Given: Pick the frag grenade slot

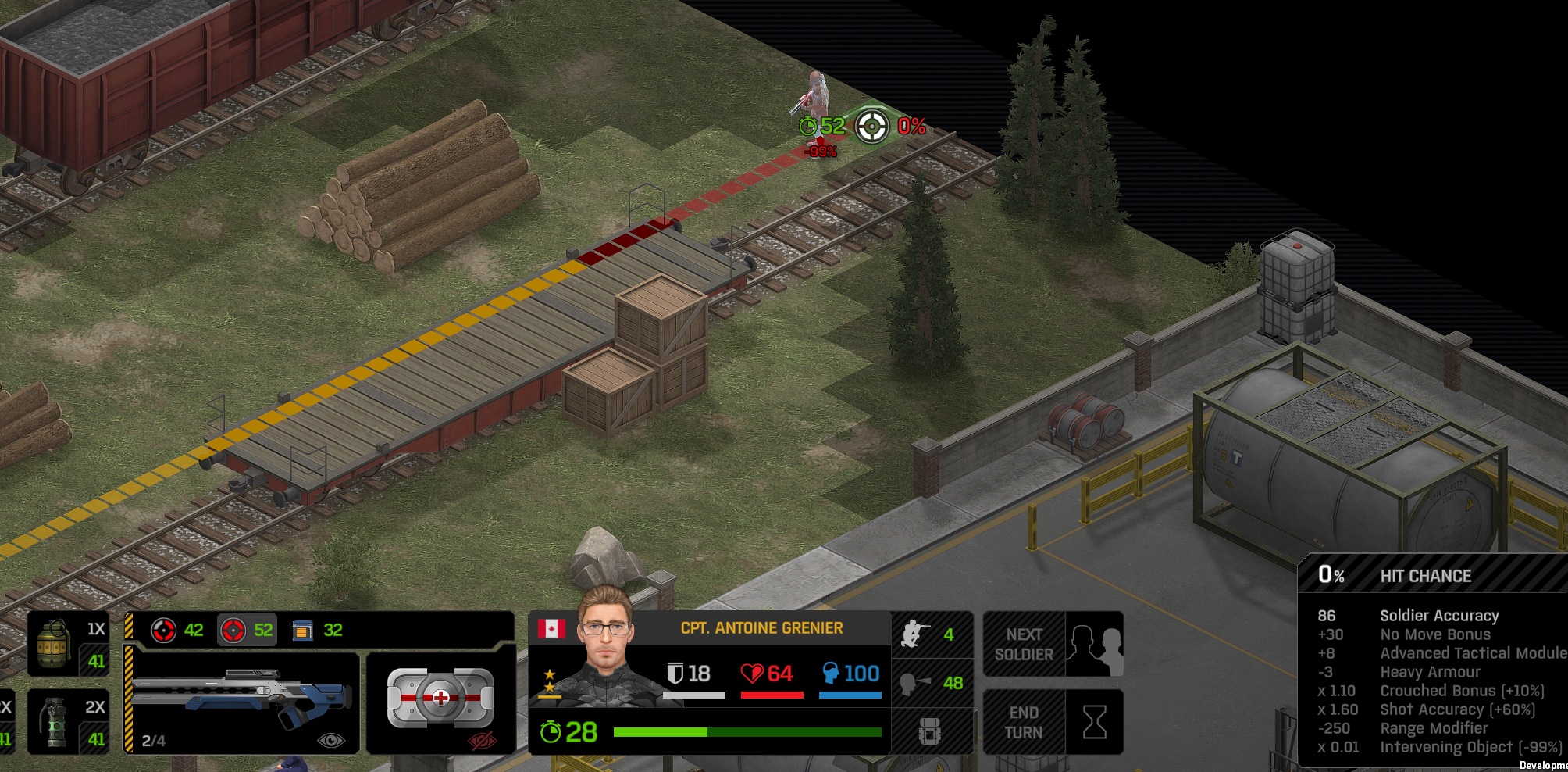Looking at the screenshot, I should pyautogui.click(x=68, y=644).
